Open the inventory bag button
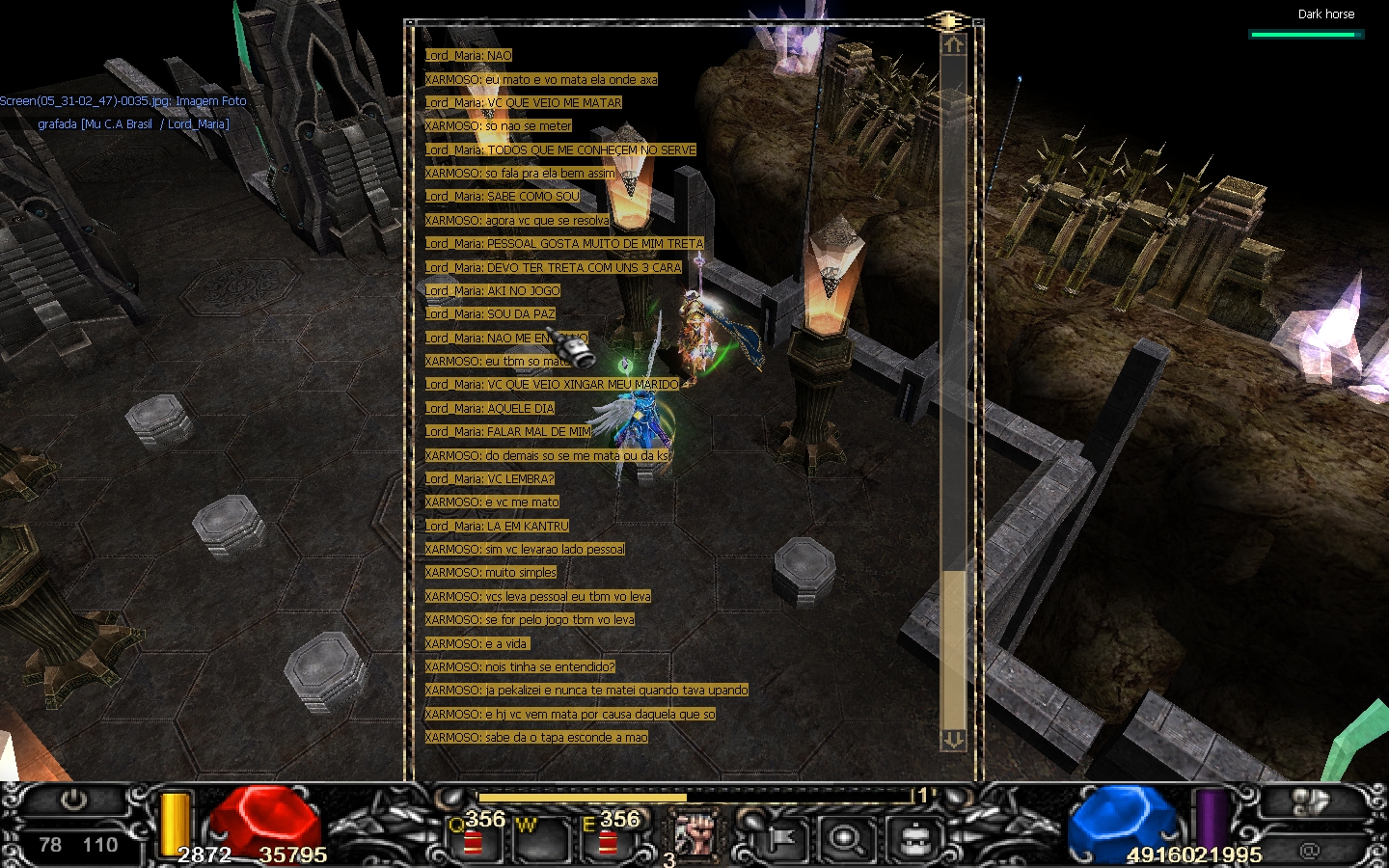The width and height of the screenshot is (1389, 868). click(x=912, y=839)
